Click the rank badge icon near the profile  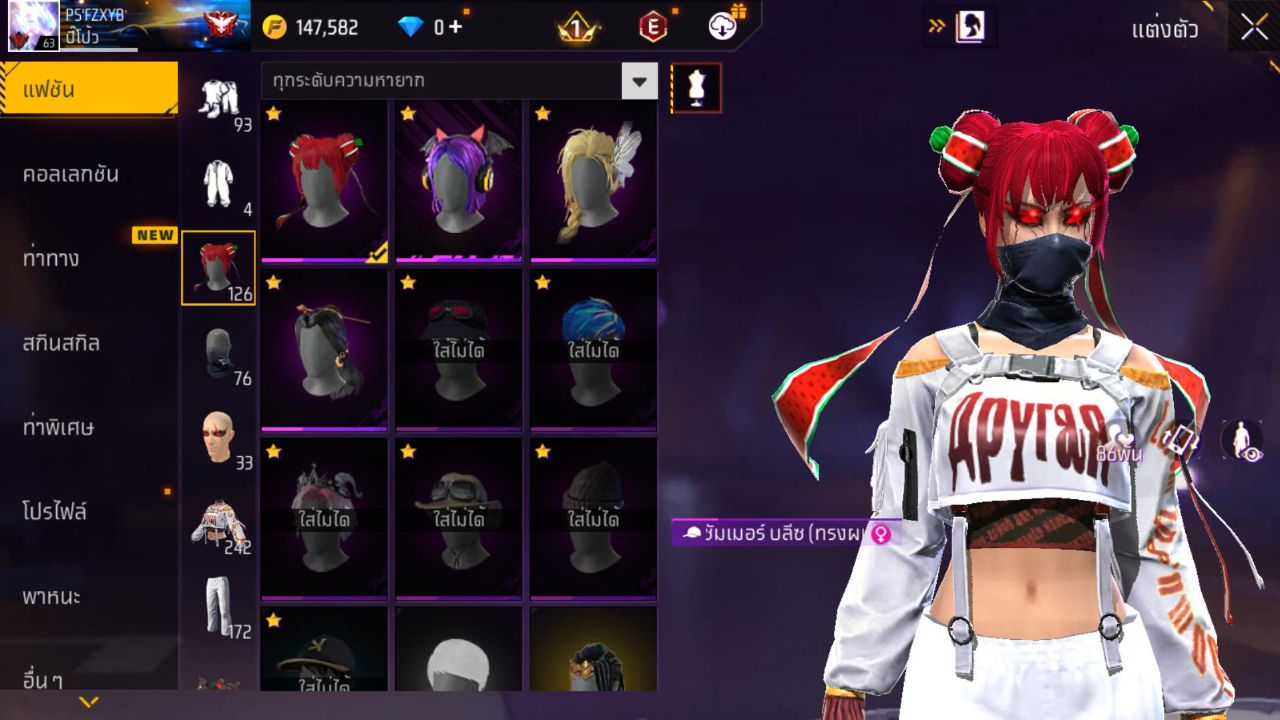[224, 22]
